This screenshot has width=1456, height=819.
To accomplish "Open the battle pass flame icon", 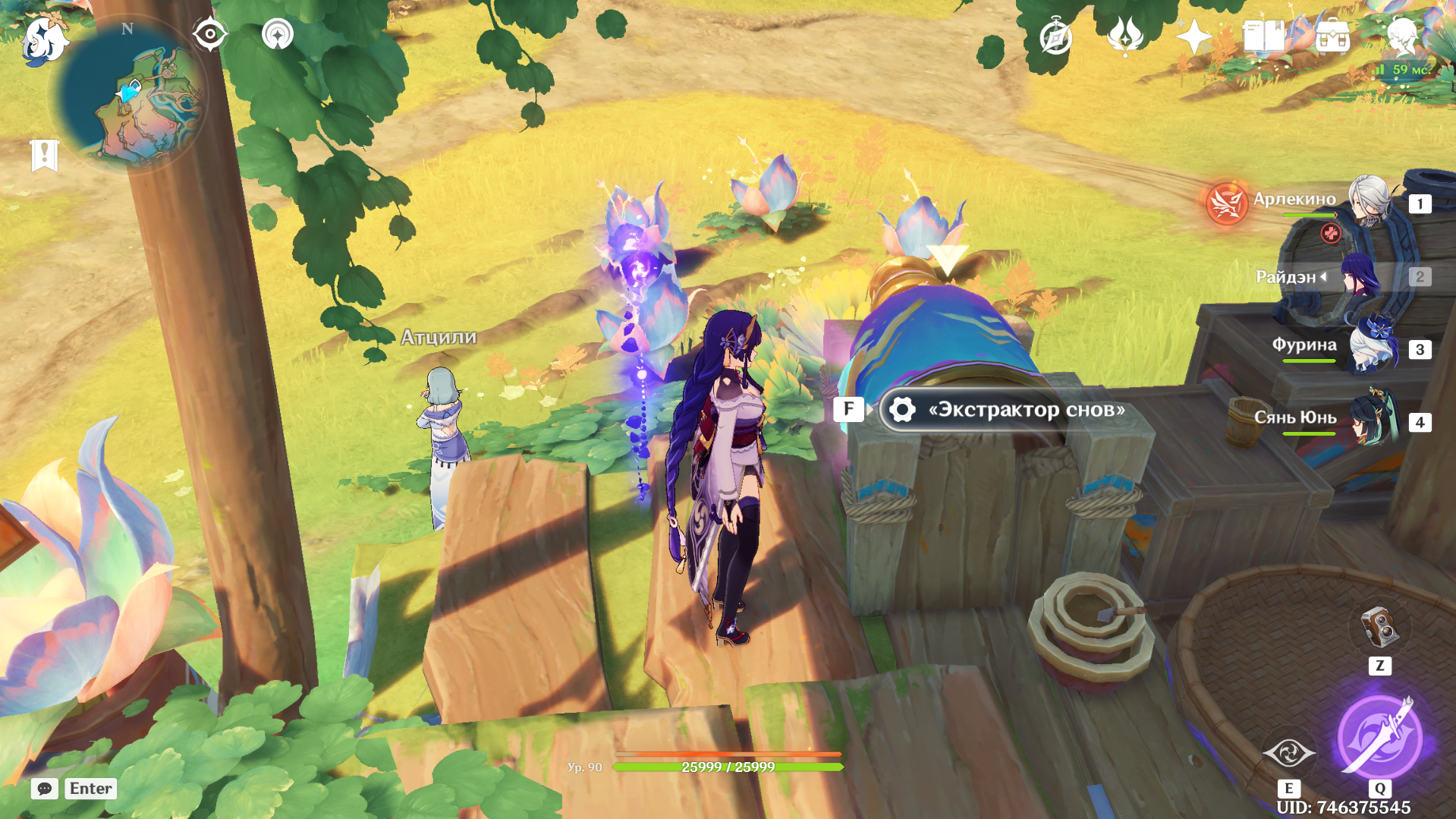I will point(1124,36).
